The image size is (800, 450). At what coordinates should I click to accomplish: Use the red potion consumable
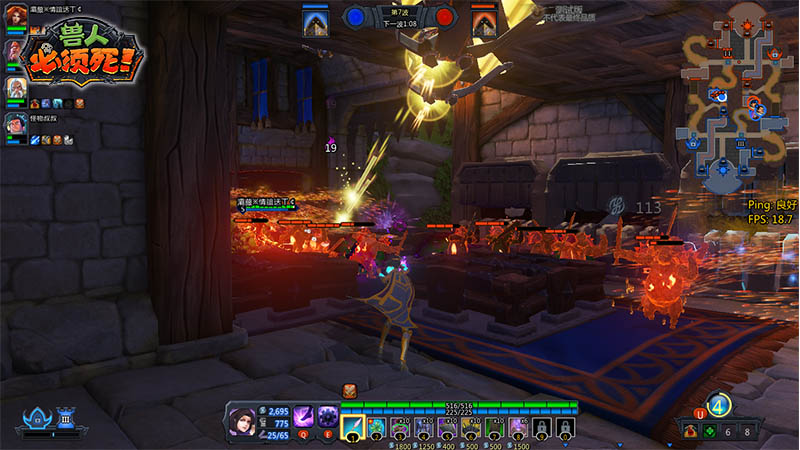click(692, 431)
